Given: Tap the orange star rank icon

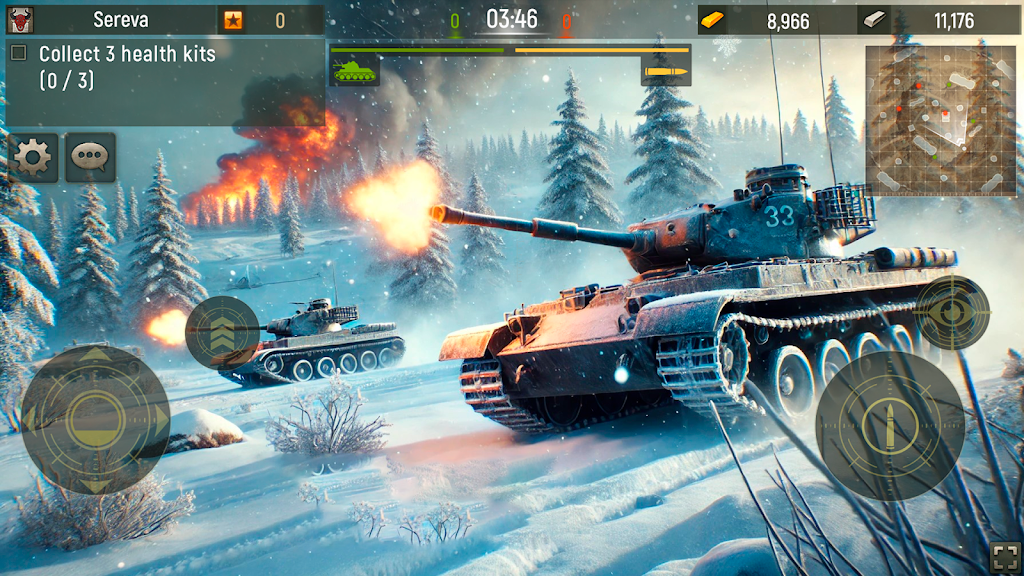Looking at the screenshot, I should pyautogui.click(x=232, y=19).
